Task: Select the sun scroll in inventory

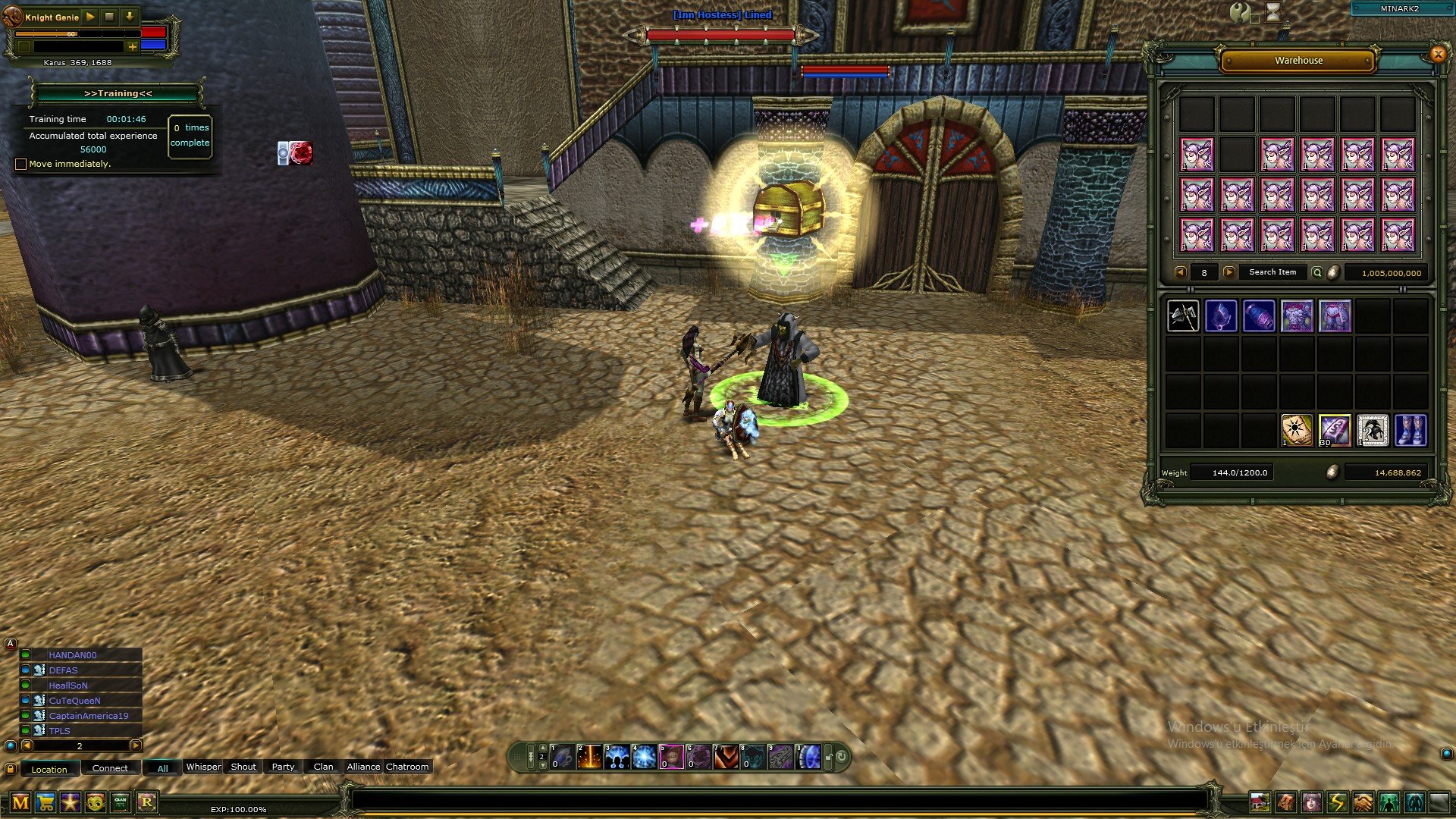Action: pos(1297,430)
